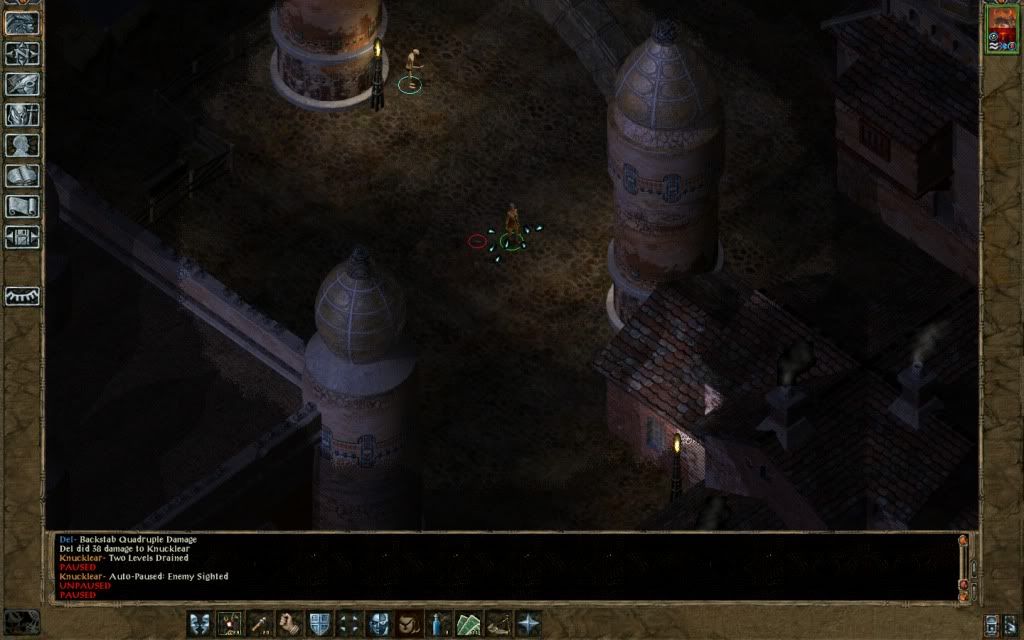This screenshot has height=640, width=1024.
Task: Show the character record bust icon
Action: pos(22,146)
